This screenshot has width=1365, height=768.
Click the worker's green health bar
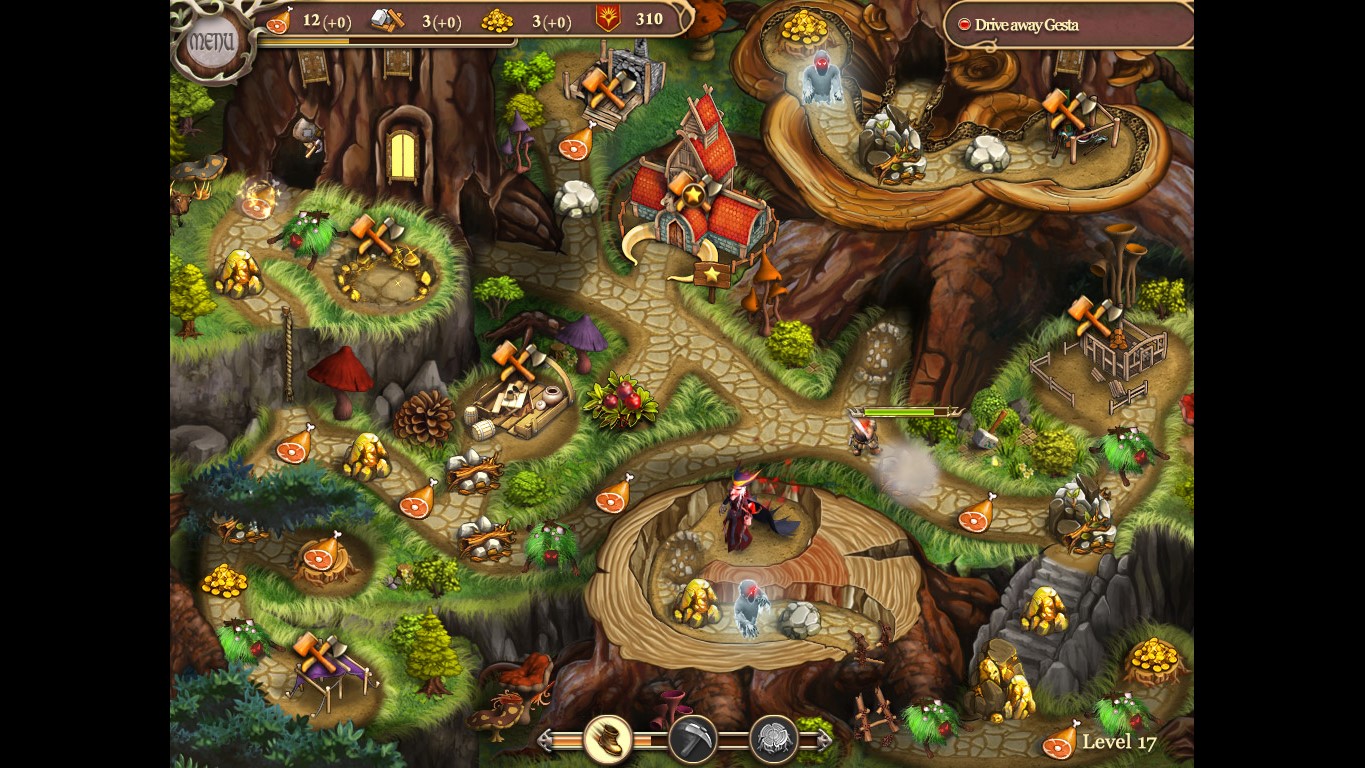901,411
